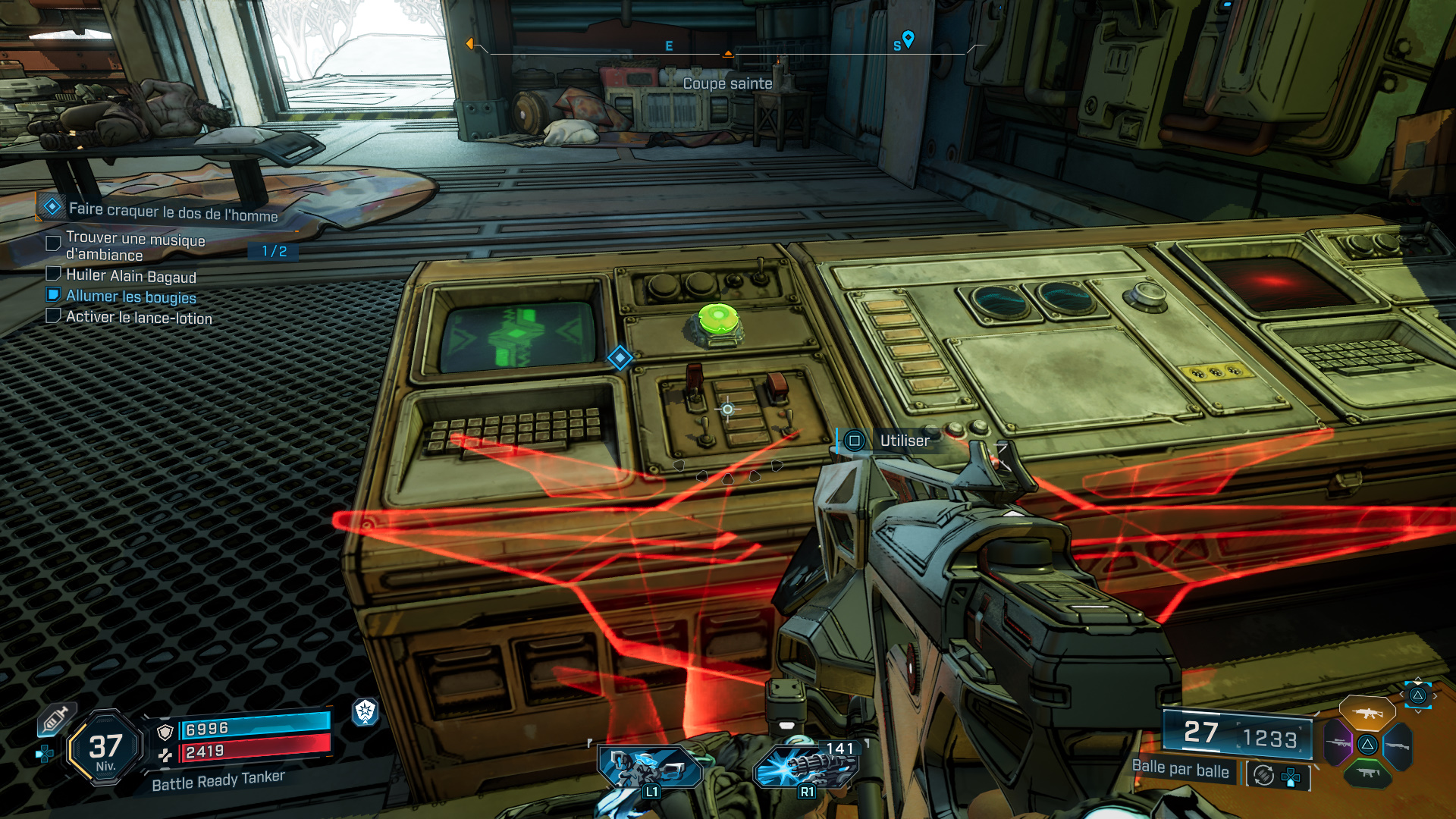Activate the armored soldier action skill
Image resolution: width=1456 pixels, height=819 pixels.
click(649, 767)
